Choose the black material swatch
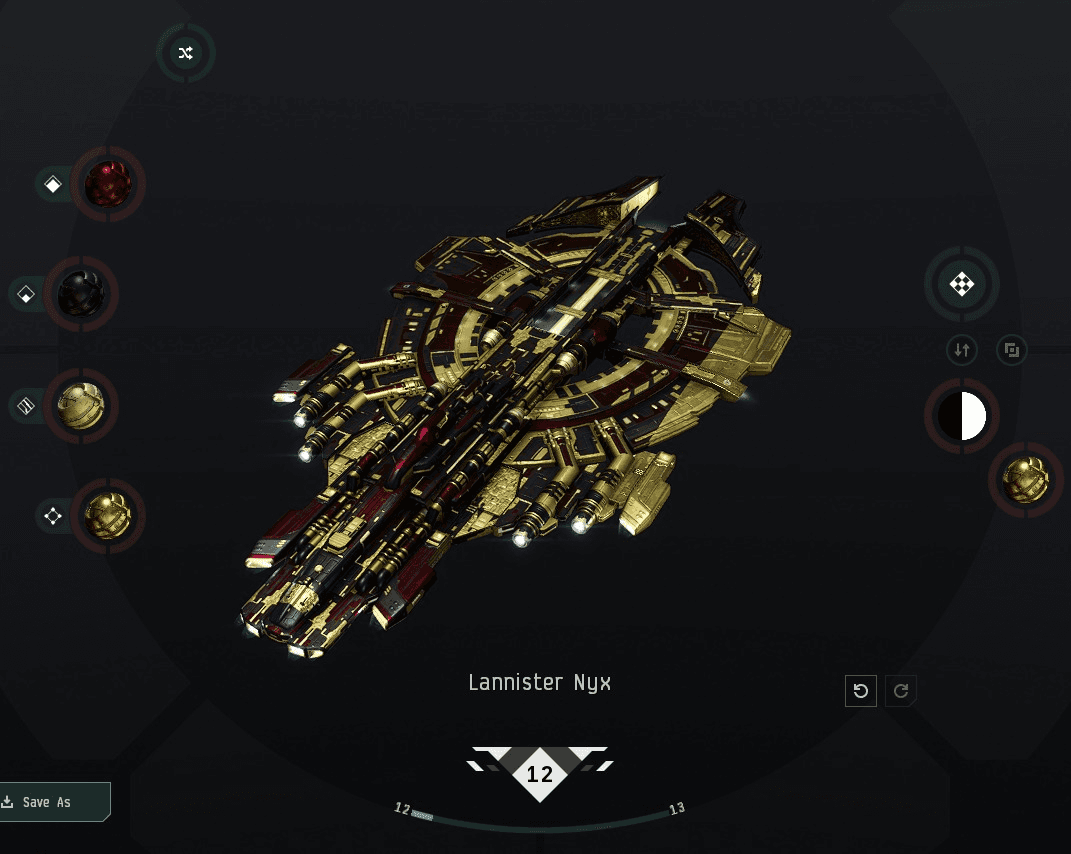Screen dimensions: 1071x854 [x=81, y=294]
